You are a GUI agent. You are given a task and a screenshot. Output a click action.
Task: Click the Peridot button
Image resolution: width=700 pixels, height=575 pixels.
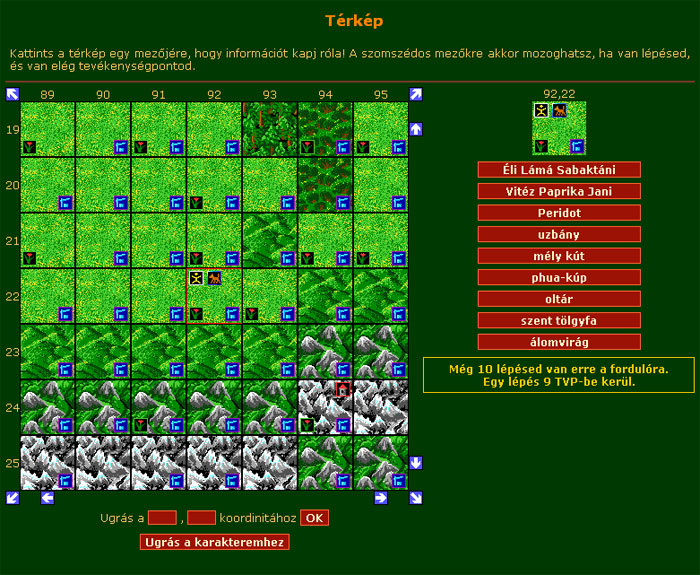[x=559, y=213]
